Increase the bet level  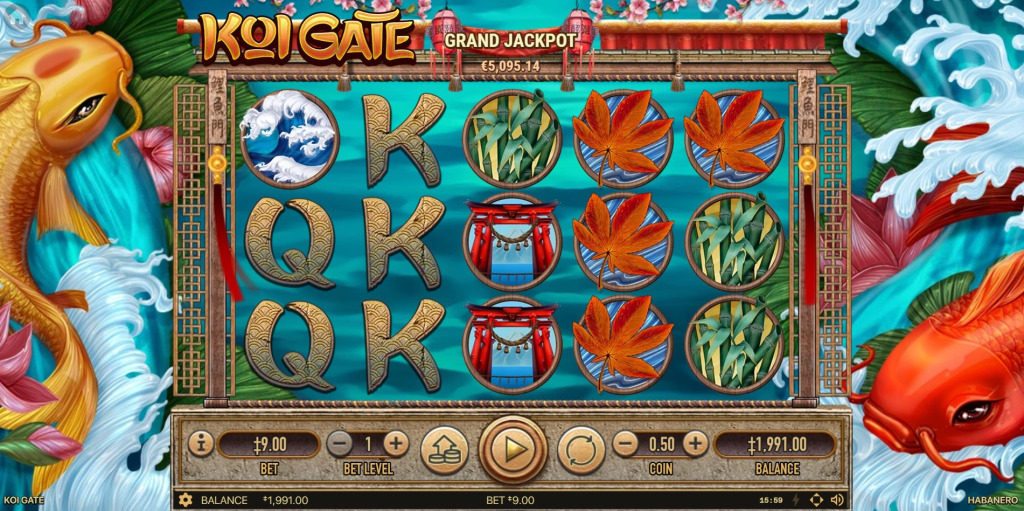click(x=396, y=444)
